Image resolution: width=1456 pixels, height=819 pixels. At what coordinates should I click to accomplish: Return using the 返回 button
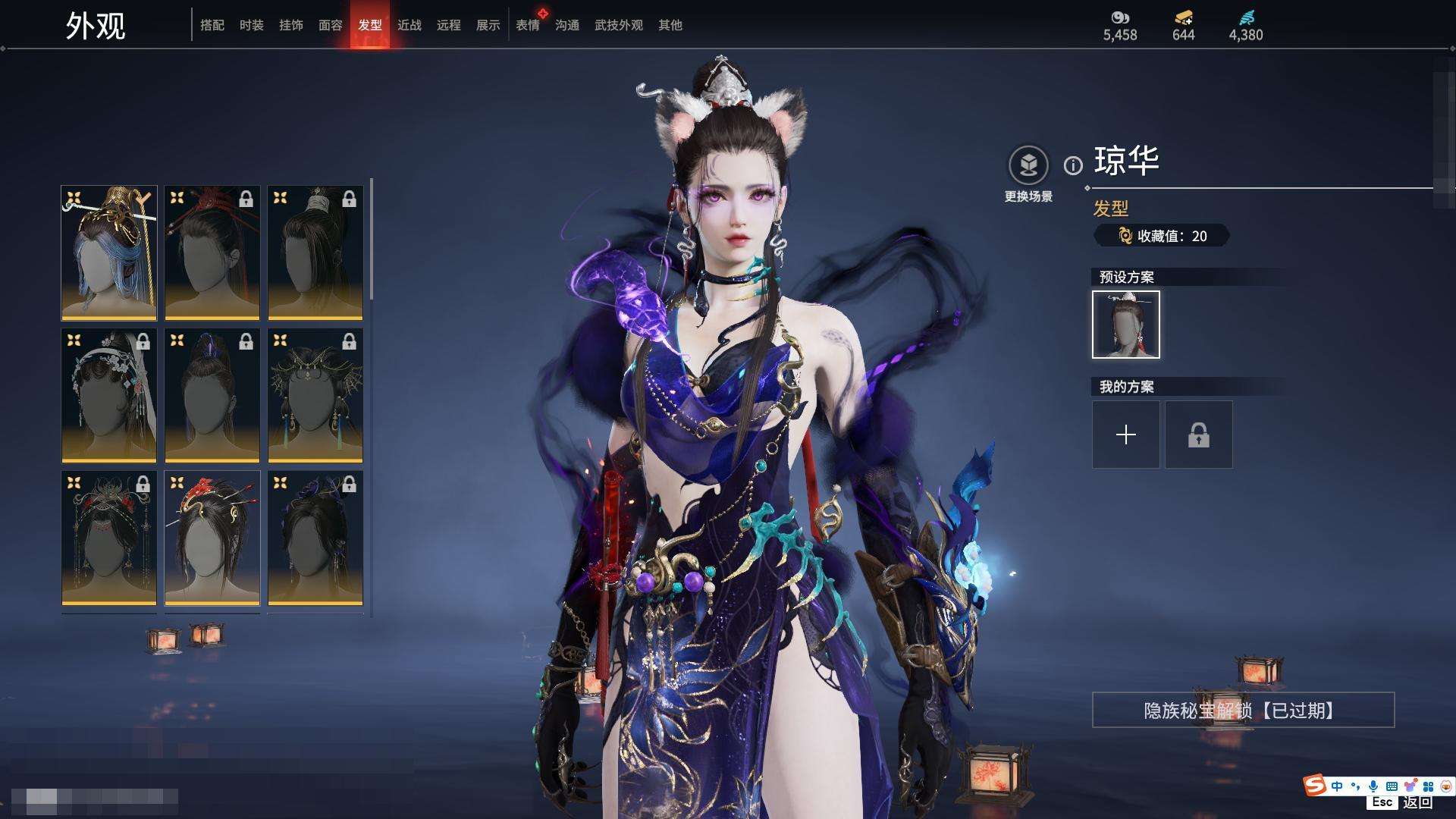click(x=1417, y=802)
